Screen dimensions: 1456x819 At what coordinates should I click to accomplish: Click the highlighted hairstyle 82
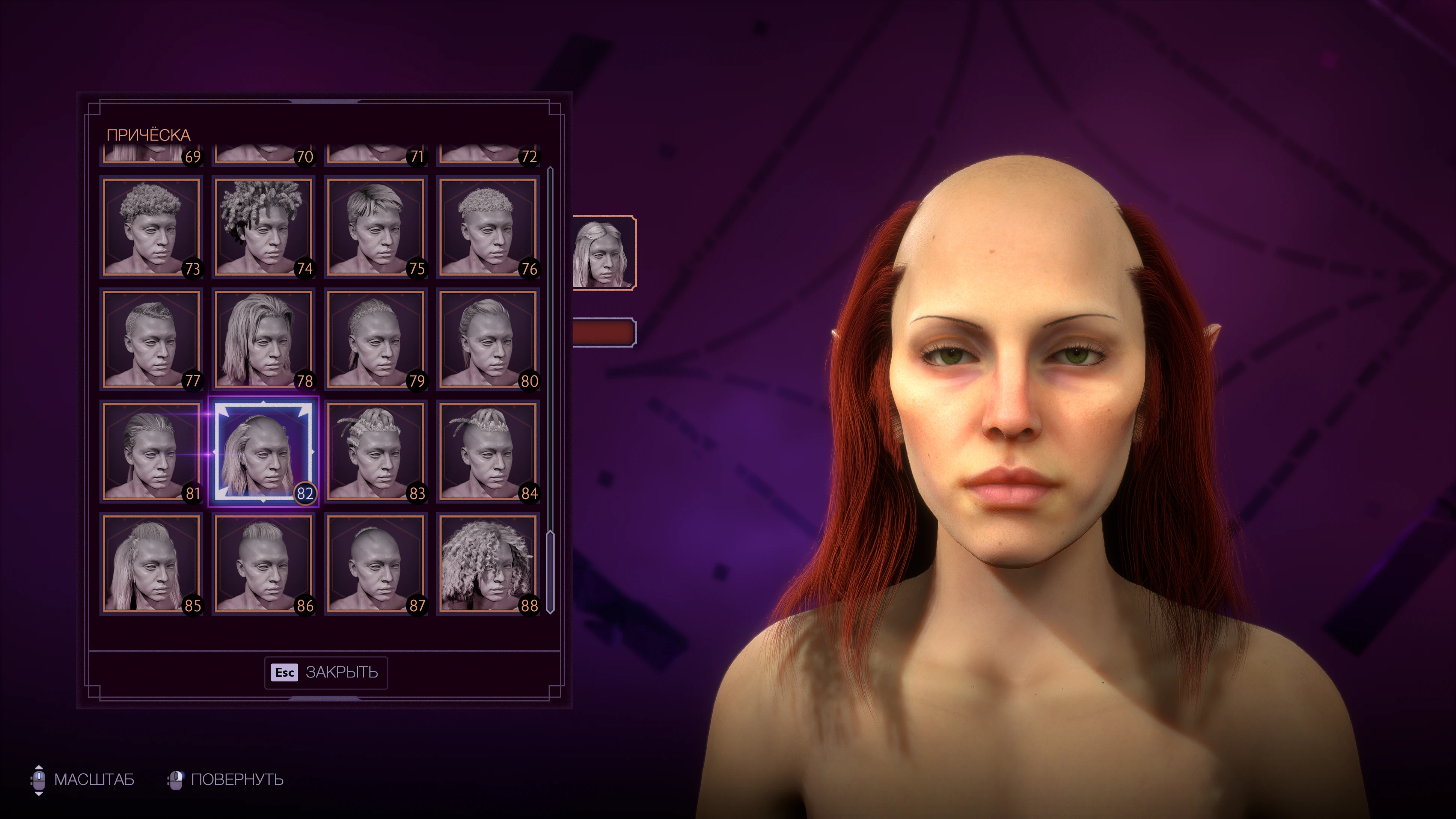tap(264, 452)
